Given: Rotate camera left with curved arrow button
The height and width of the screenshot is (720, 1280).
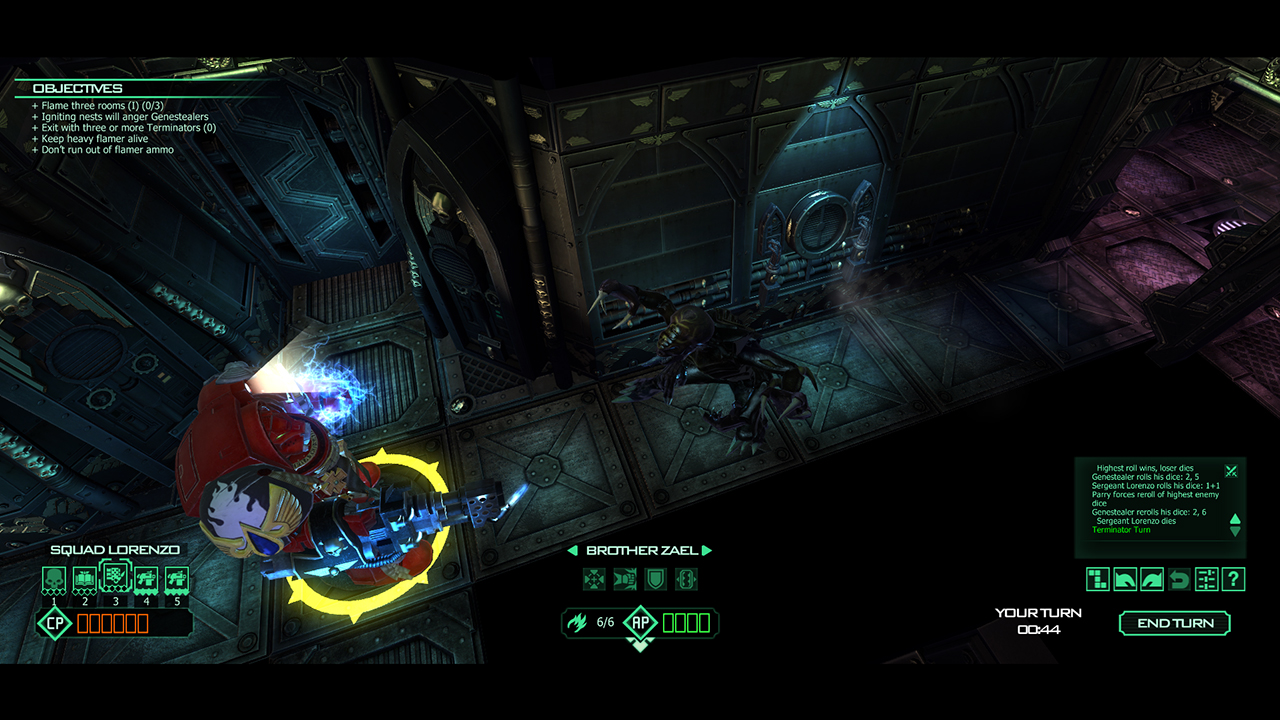Looking at the screenshot, I should point(1125,579).
